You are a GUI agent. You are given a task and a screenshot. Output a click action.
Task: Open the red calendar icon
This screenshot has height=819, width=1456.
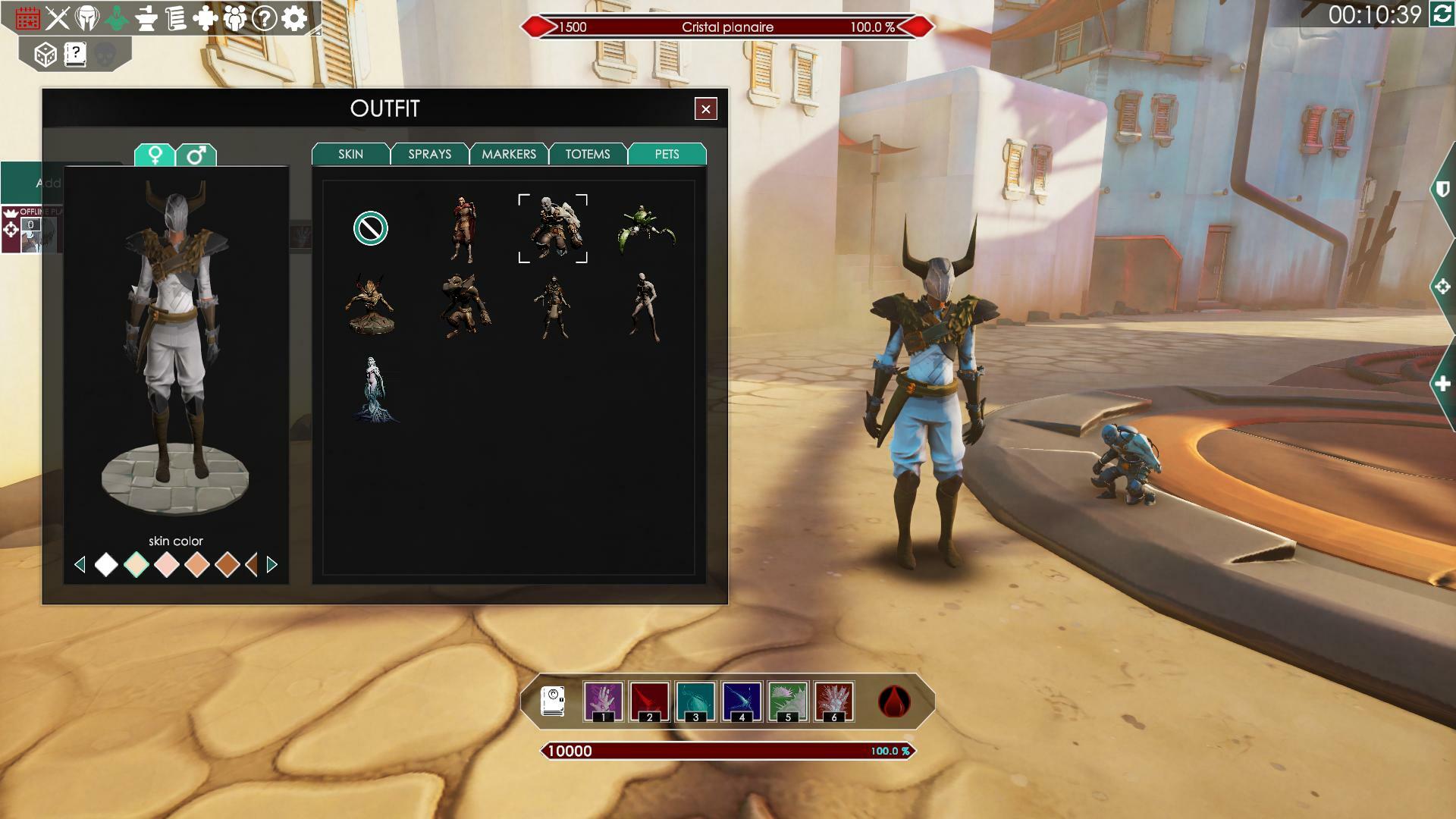point(28,18)
